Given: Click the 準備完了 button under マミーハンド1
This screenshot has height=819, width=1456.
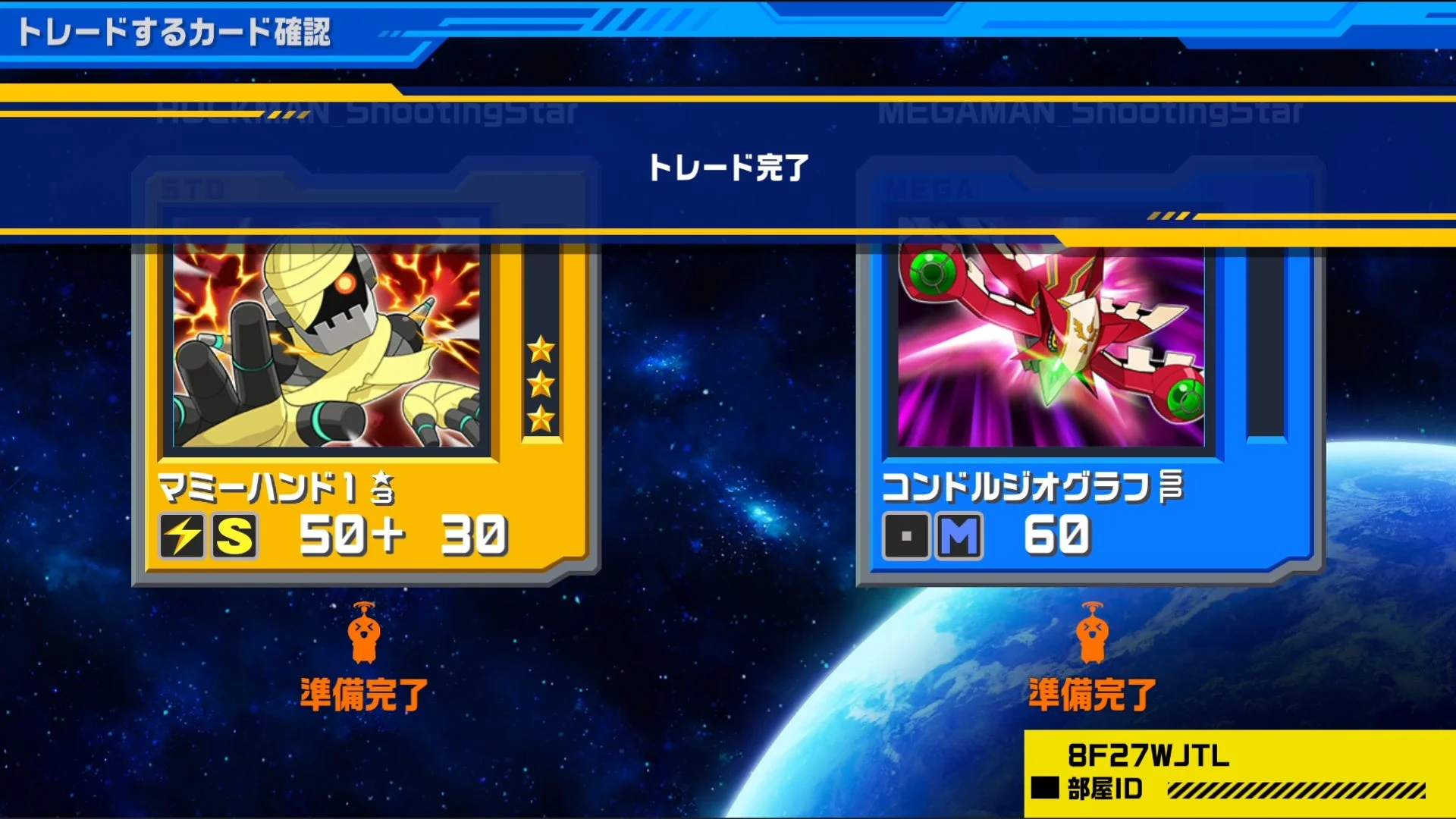Looking at the screenshot, I should click(x=364, y=692).
